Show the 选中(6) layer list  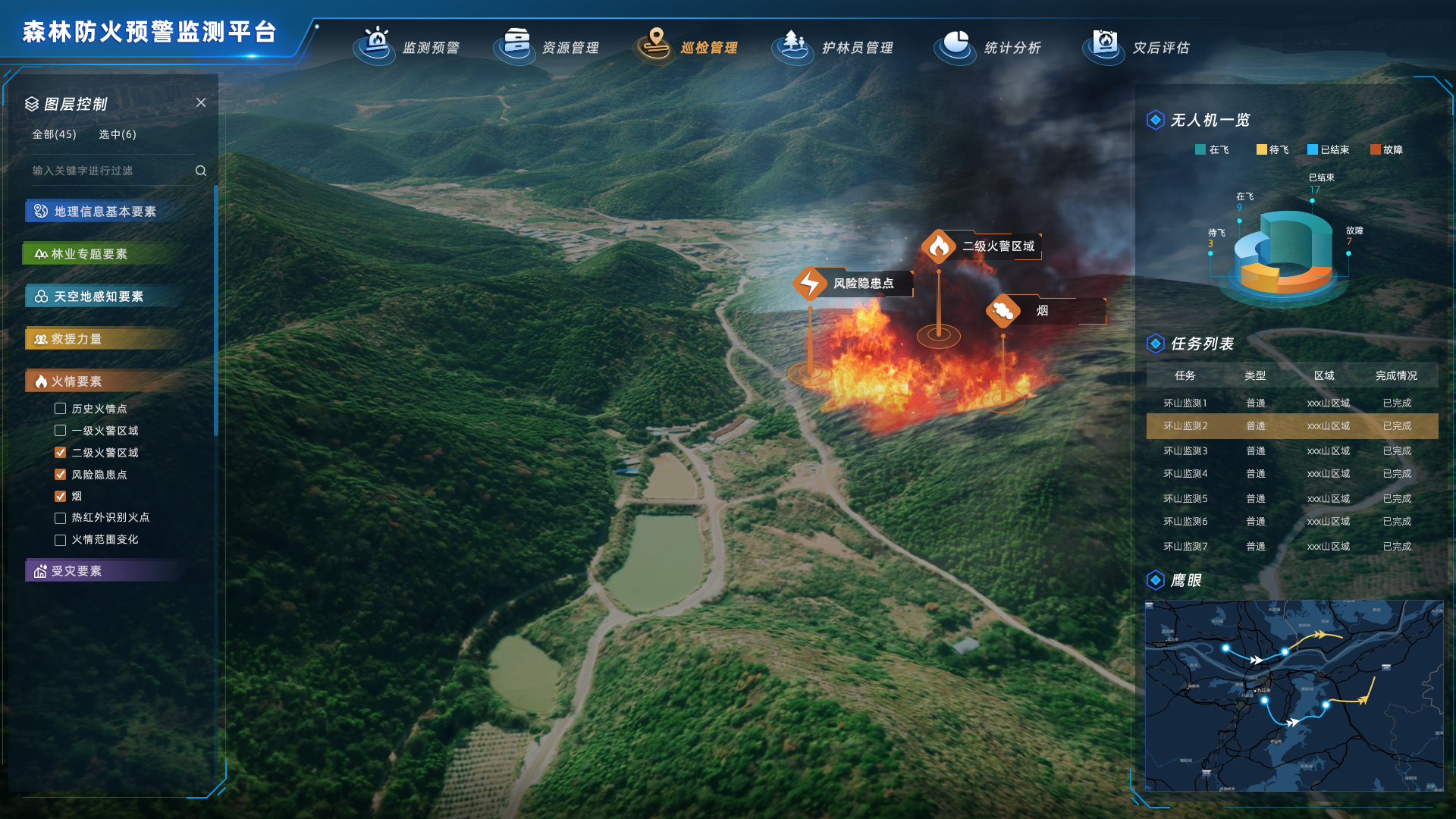(x=118, y=134)
